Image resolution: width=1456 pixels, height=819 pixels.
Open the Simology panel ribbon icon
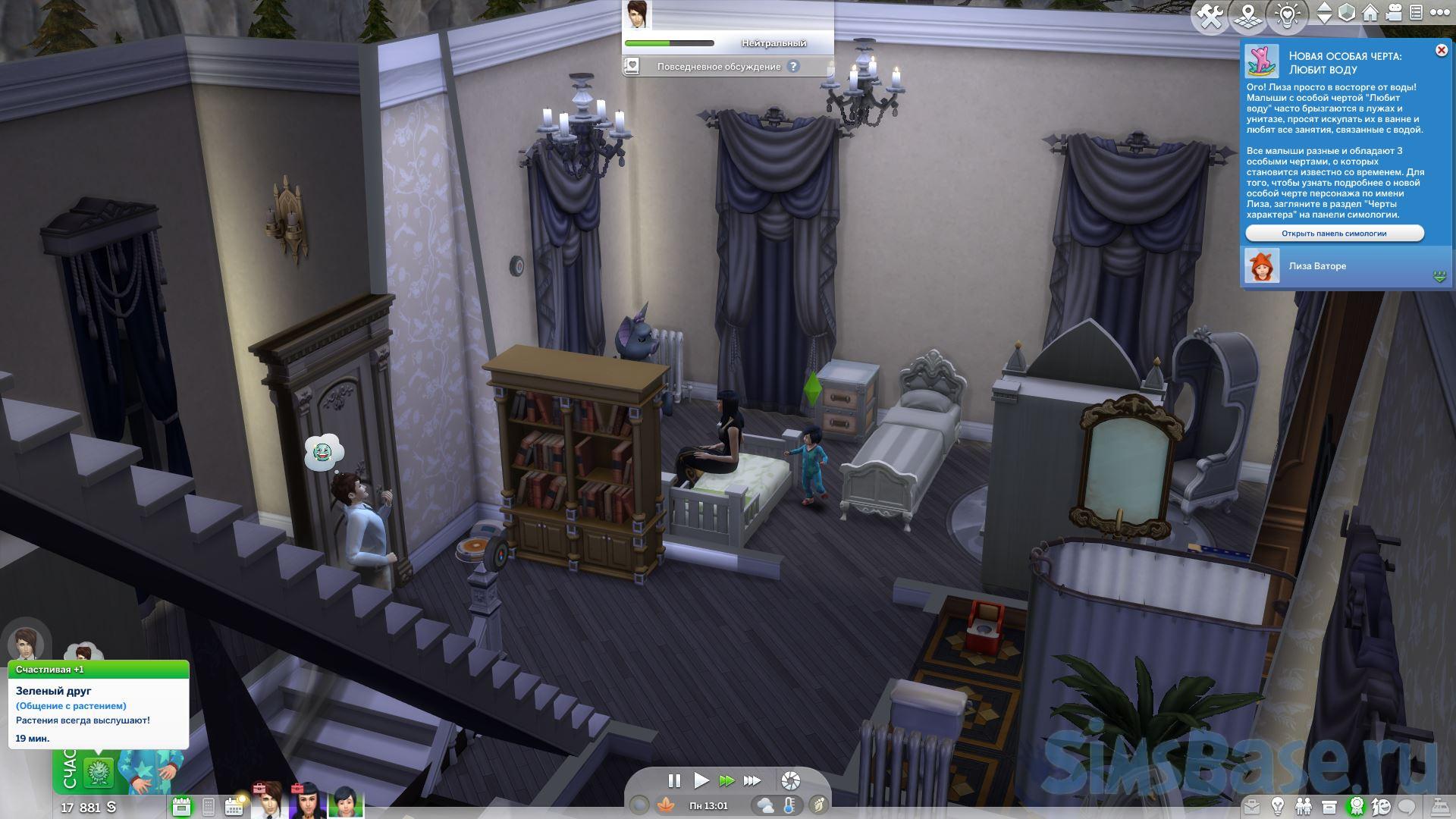[x=1356, y=806]
